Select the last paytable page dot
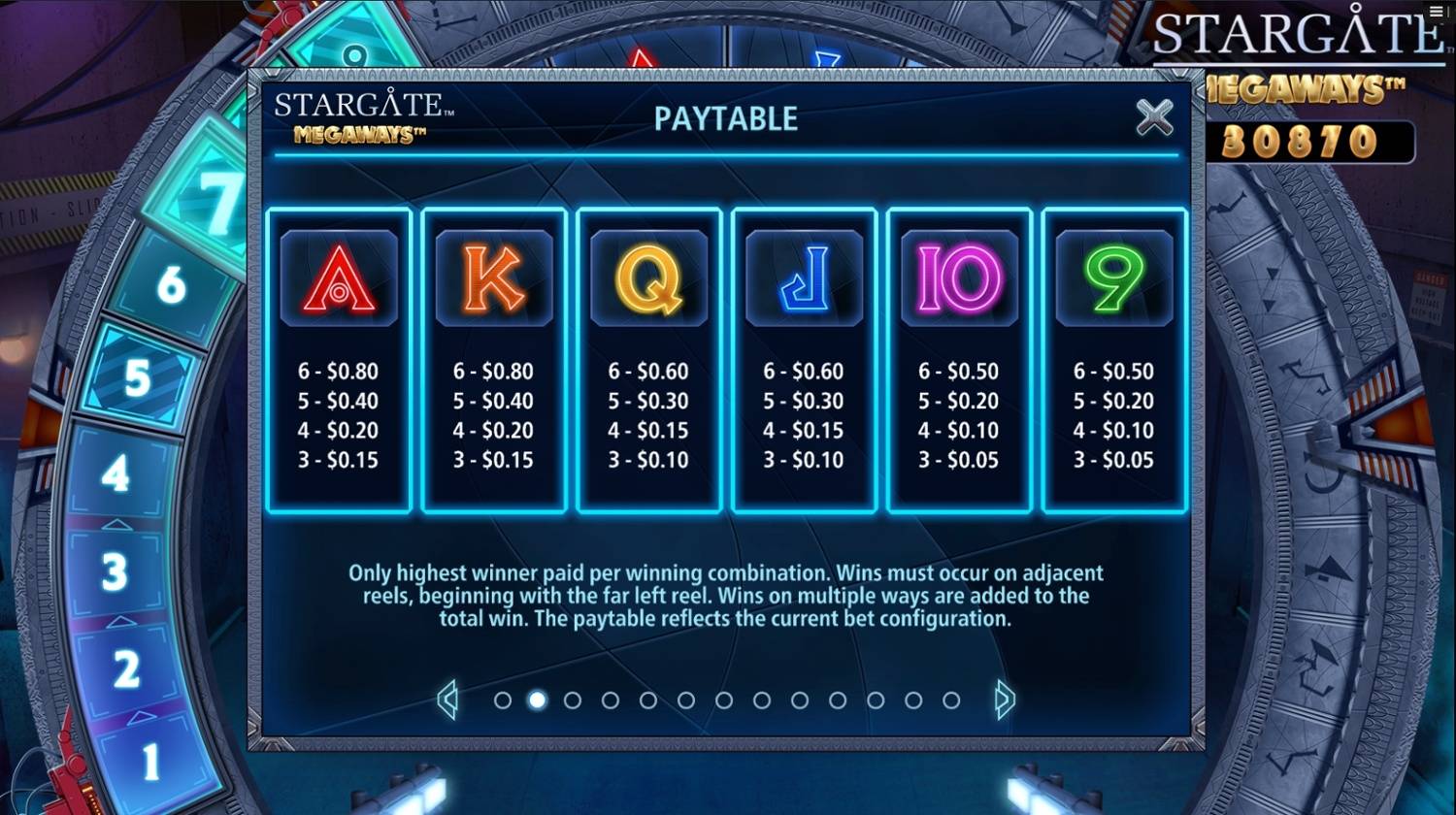Viewport: 1456px width, 815px height. tap(951, 701)
